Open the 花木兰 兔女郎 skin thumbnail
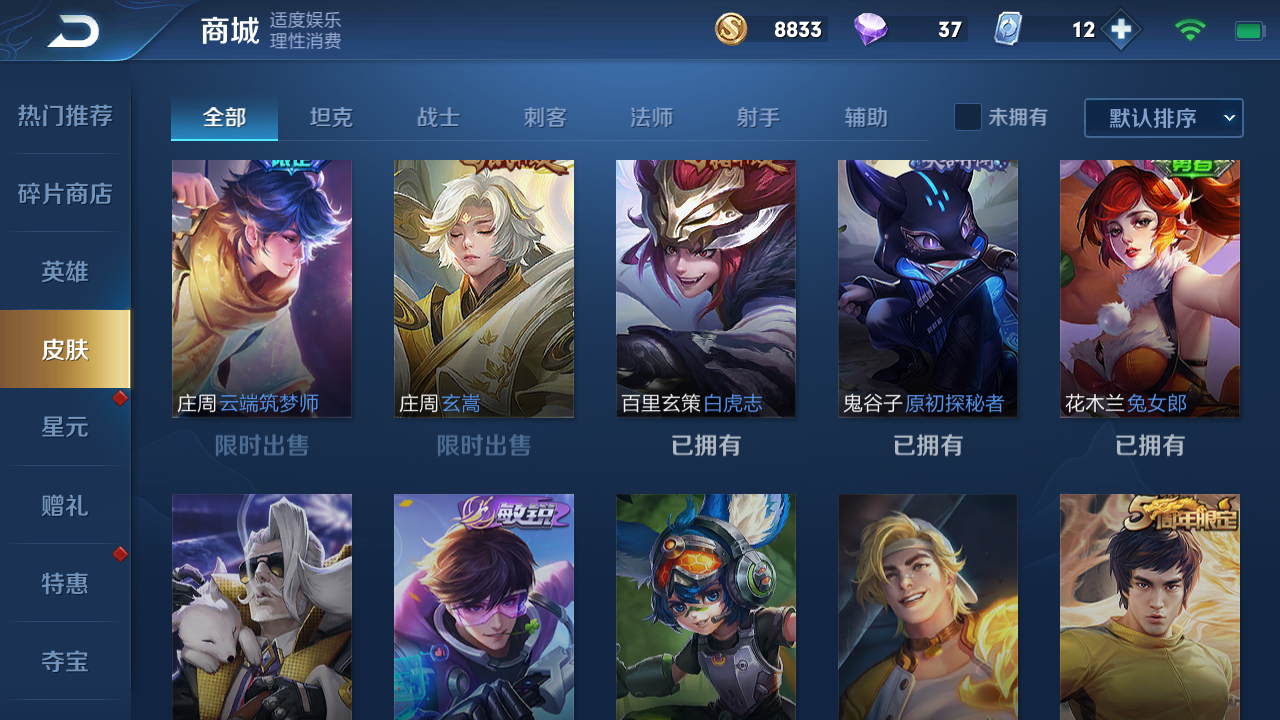Viewport: 1280px width, 720px height. tap(1149, 288)
